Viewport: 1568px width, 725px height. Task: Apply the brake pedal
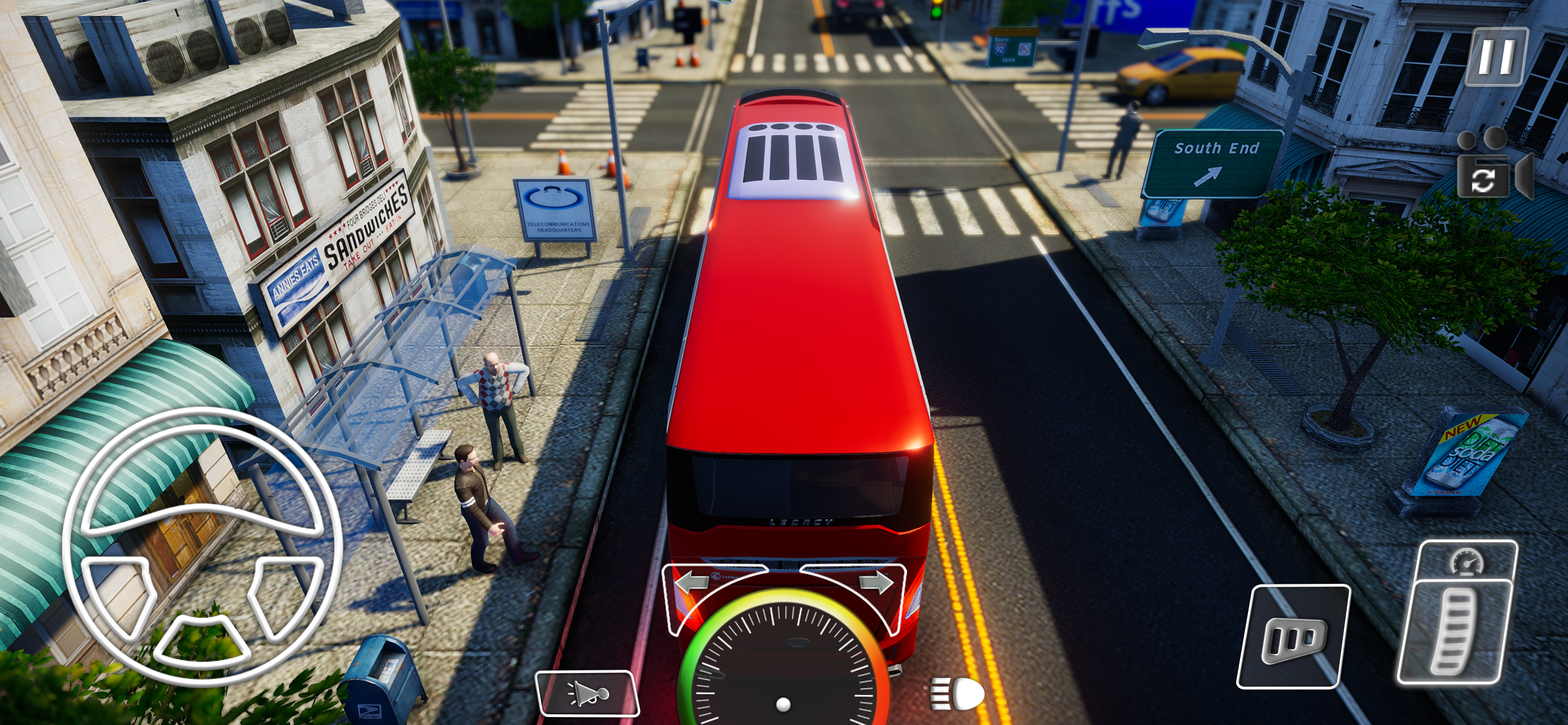coord(1294,637)
